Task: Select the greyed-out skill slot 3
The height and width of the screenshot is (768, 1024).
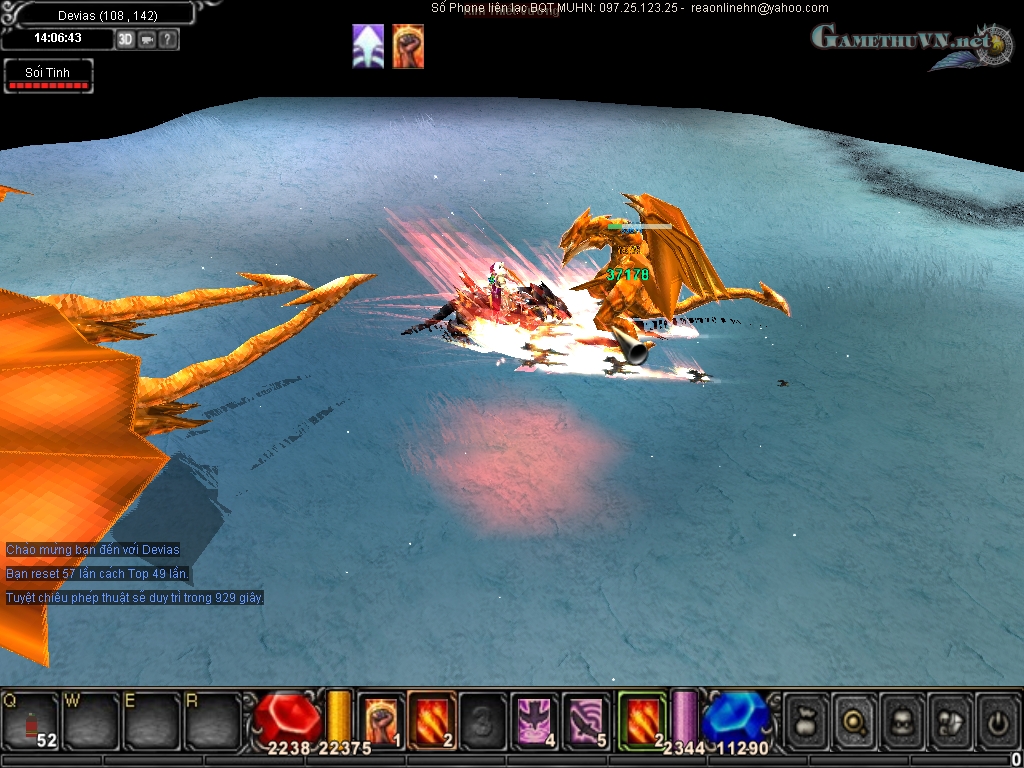Action: coord(483,719)
